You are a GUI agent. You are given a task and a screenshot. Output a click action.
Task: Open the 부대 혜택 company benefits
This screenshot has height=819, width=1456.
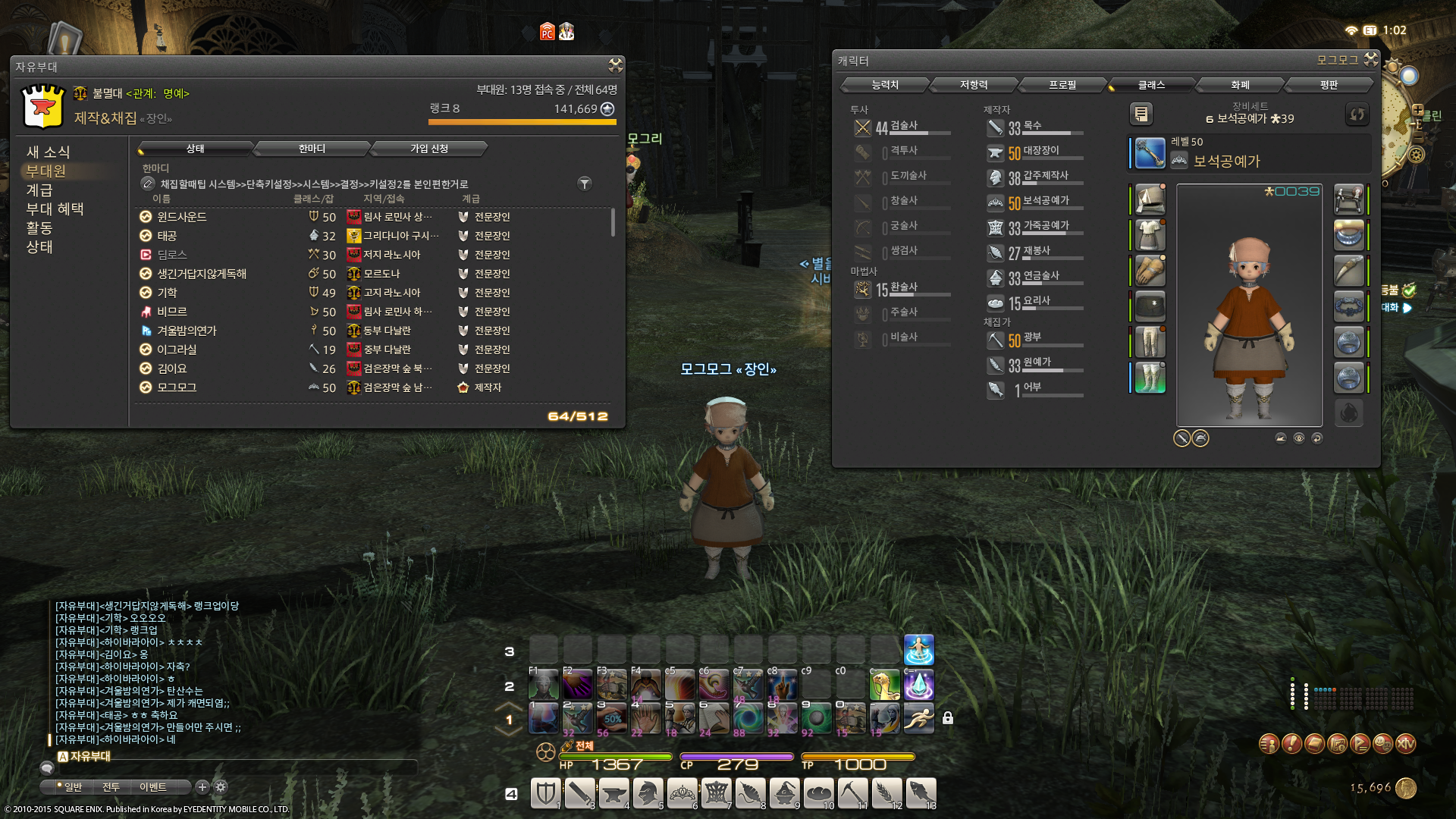tap(55, 209)
